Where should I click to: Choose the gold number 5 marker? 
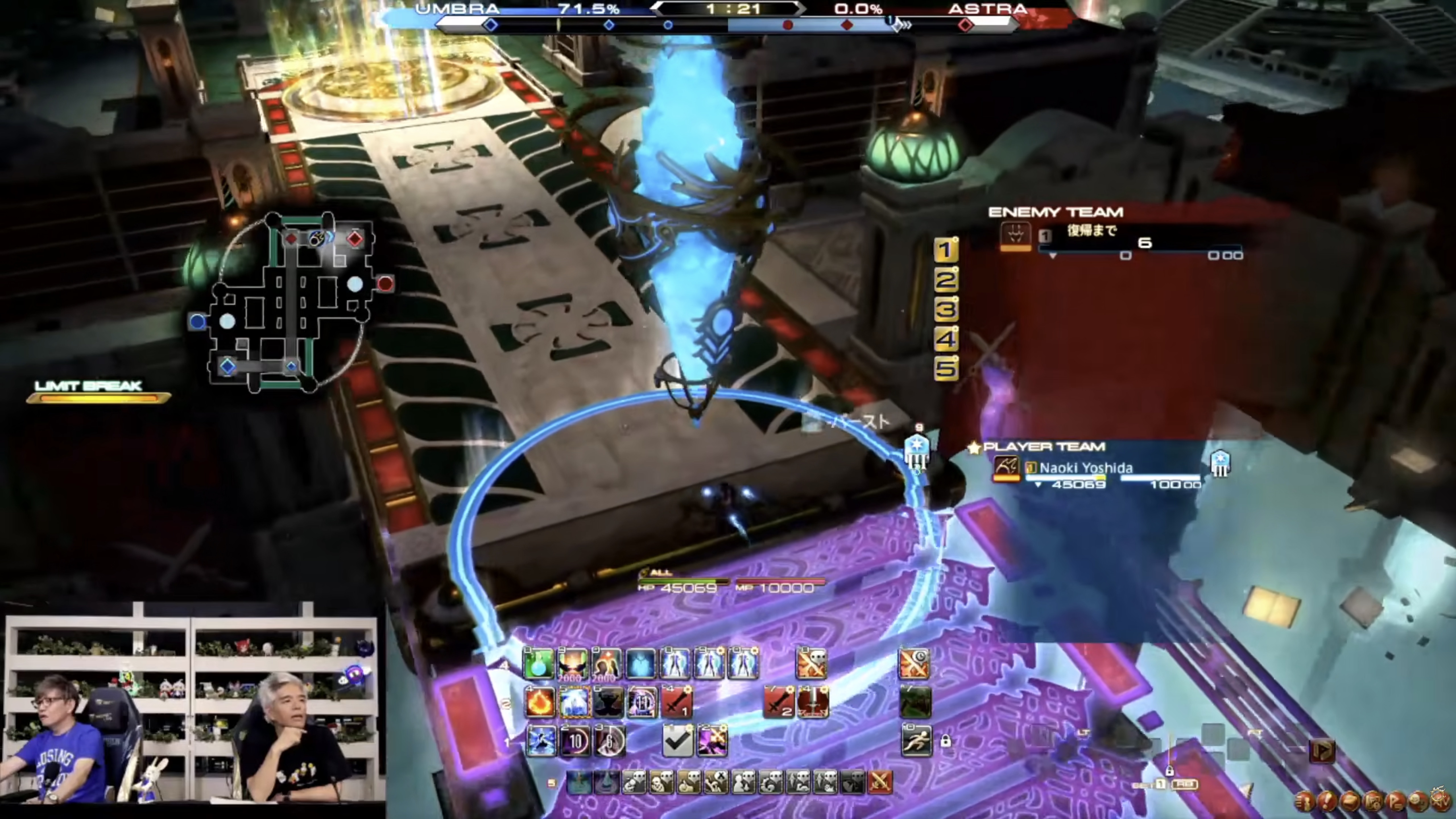946,369
